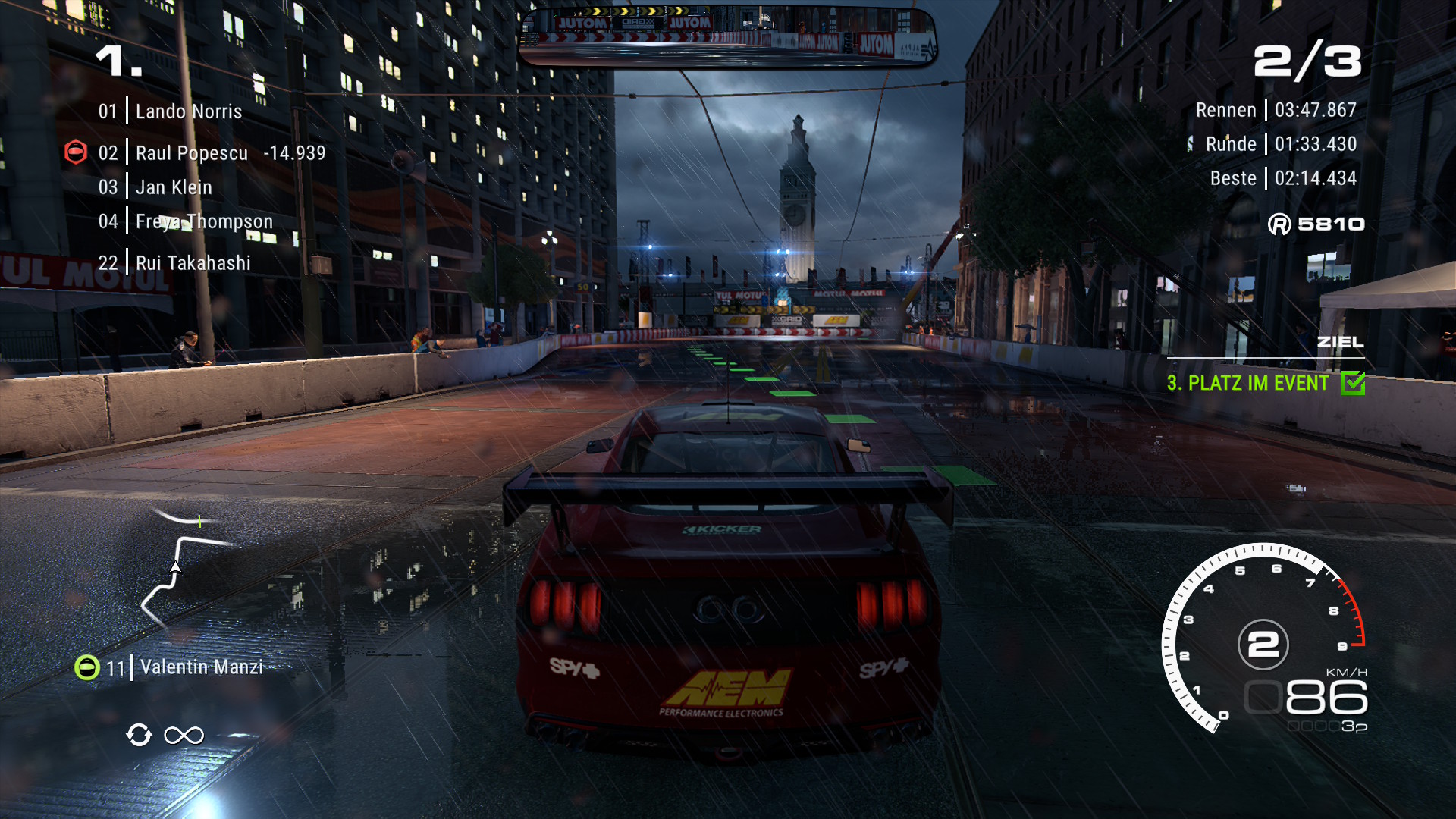Image resolution: width=1456 pixels, height=819 pixels.
Task: Select Raul Popescu's leaderboard row
Action: tap(192, 153)
